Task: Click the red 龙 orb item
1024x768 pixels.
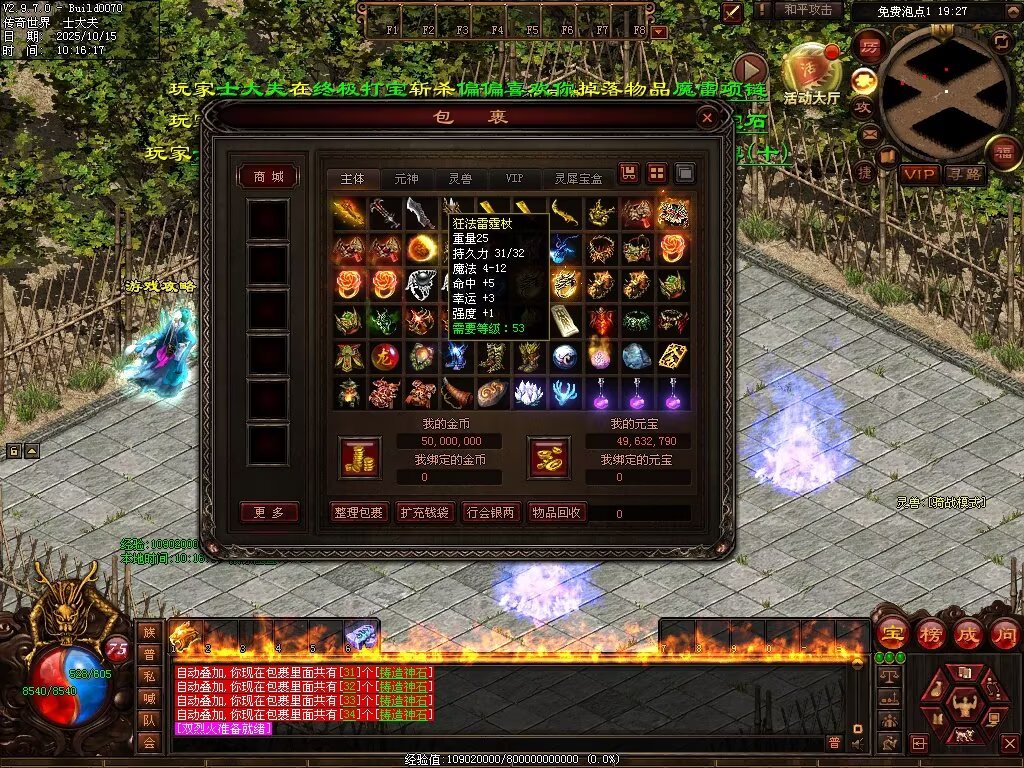Action: coord(384,356)
